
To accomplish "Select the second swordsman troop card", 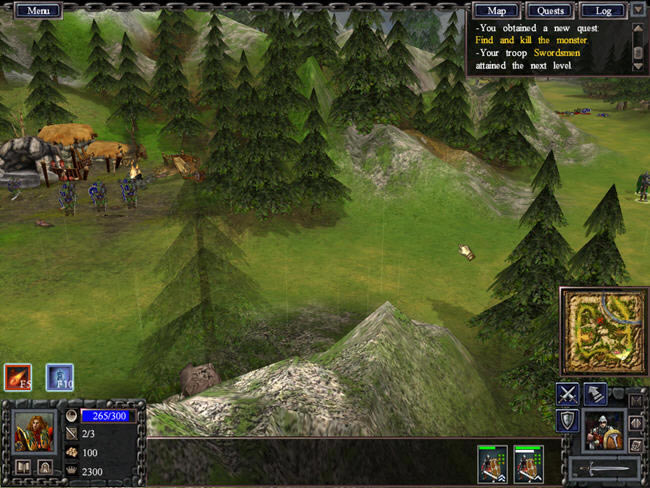I will [x=528, y=464].
